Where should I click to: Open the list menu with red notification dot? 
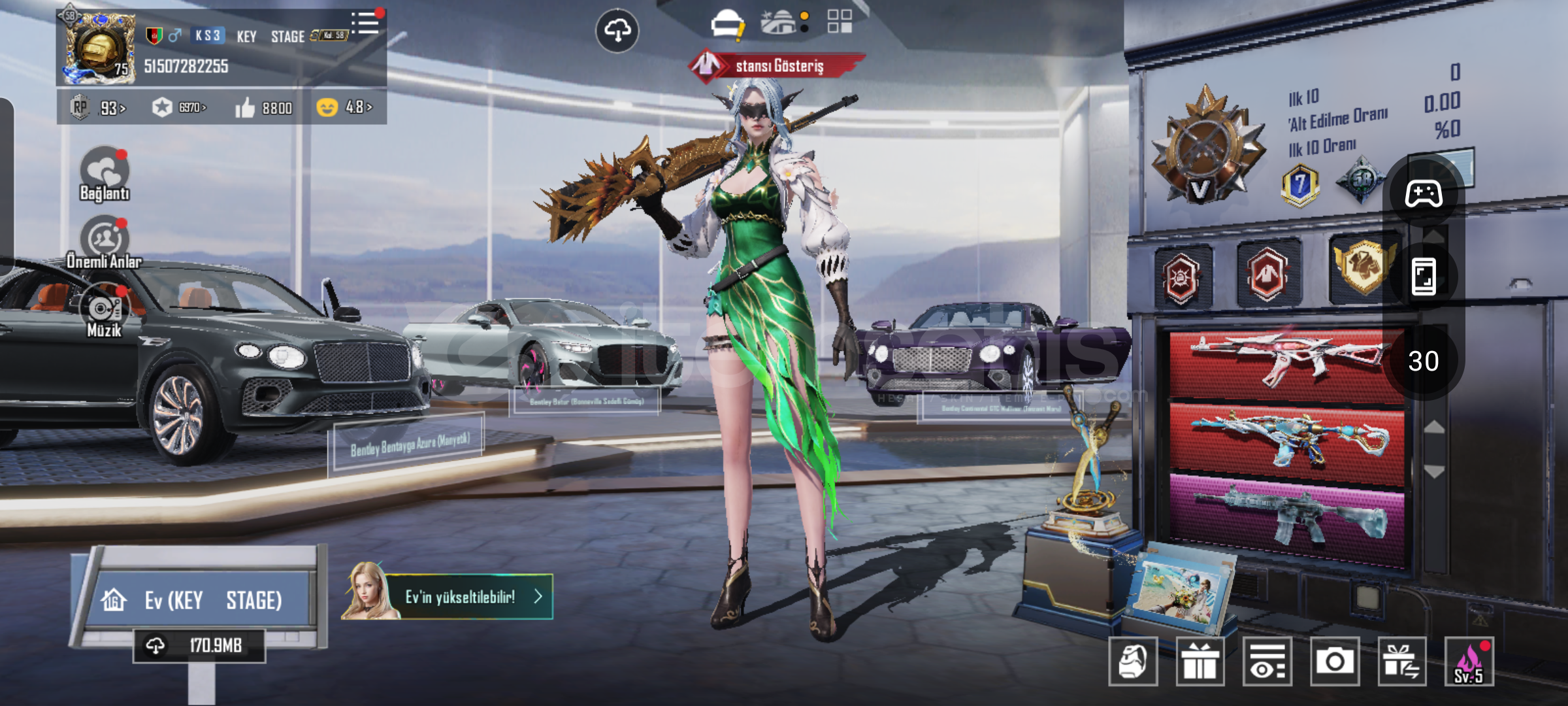click(366, 24)
